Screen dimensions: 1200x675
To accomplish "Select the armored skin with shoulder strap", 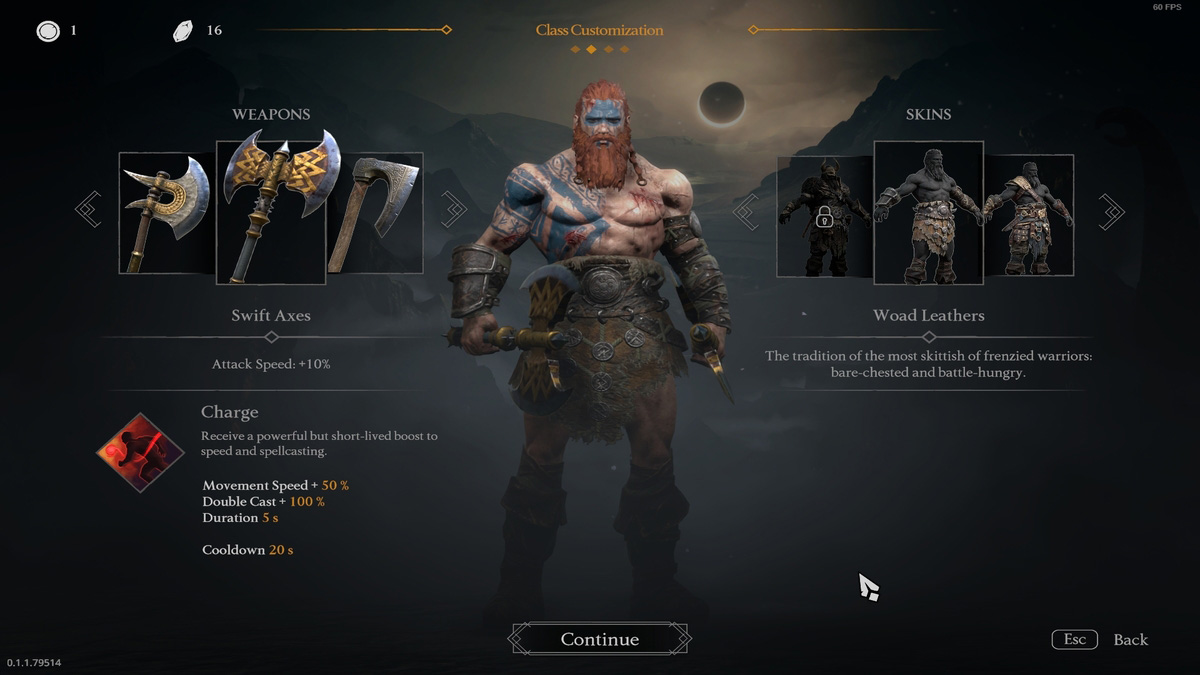I will point(1029,215).
